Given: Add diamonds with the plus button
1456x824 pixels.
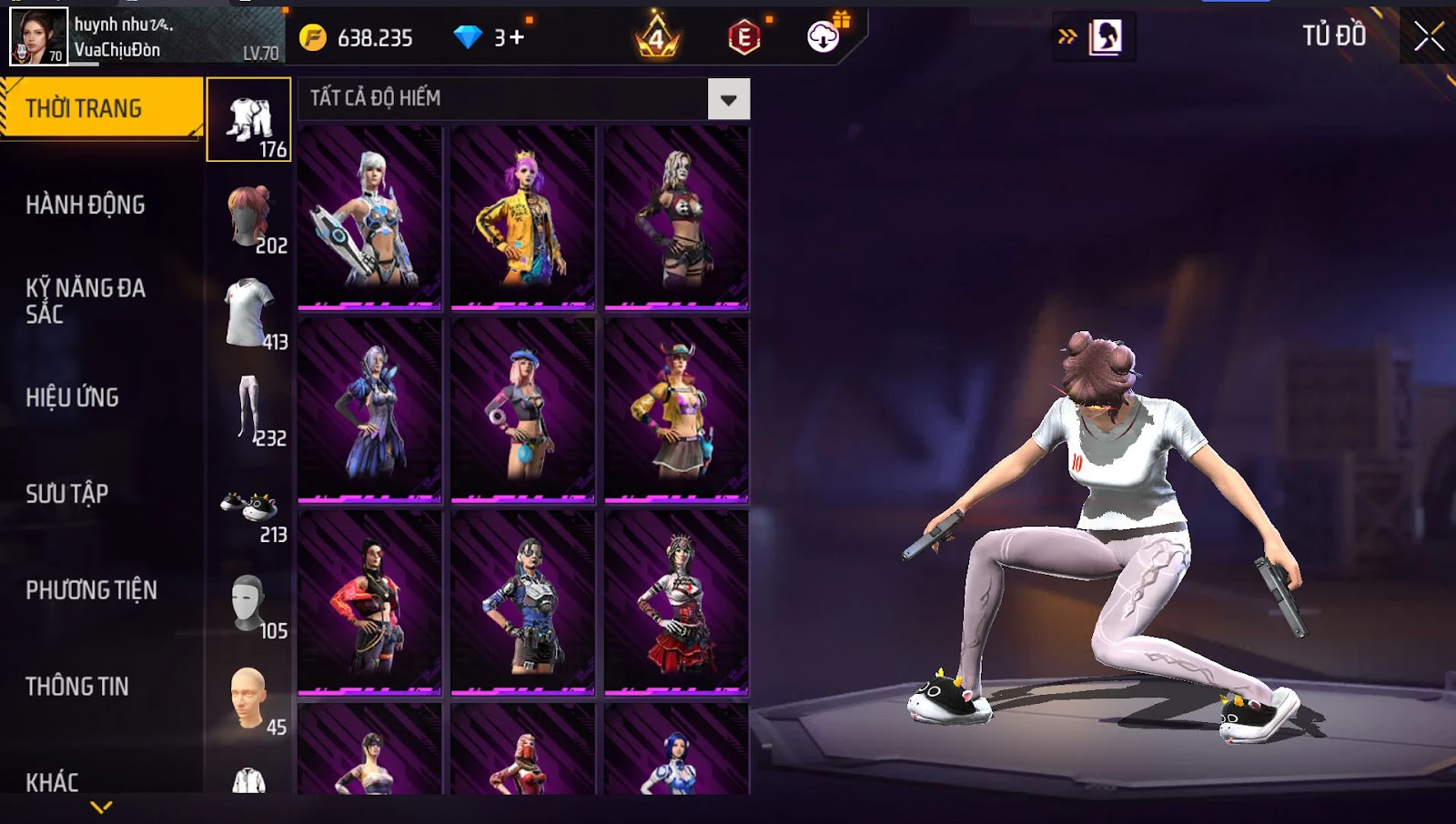Looking at the screenshot, I should tap(517, 37).
